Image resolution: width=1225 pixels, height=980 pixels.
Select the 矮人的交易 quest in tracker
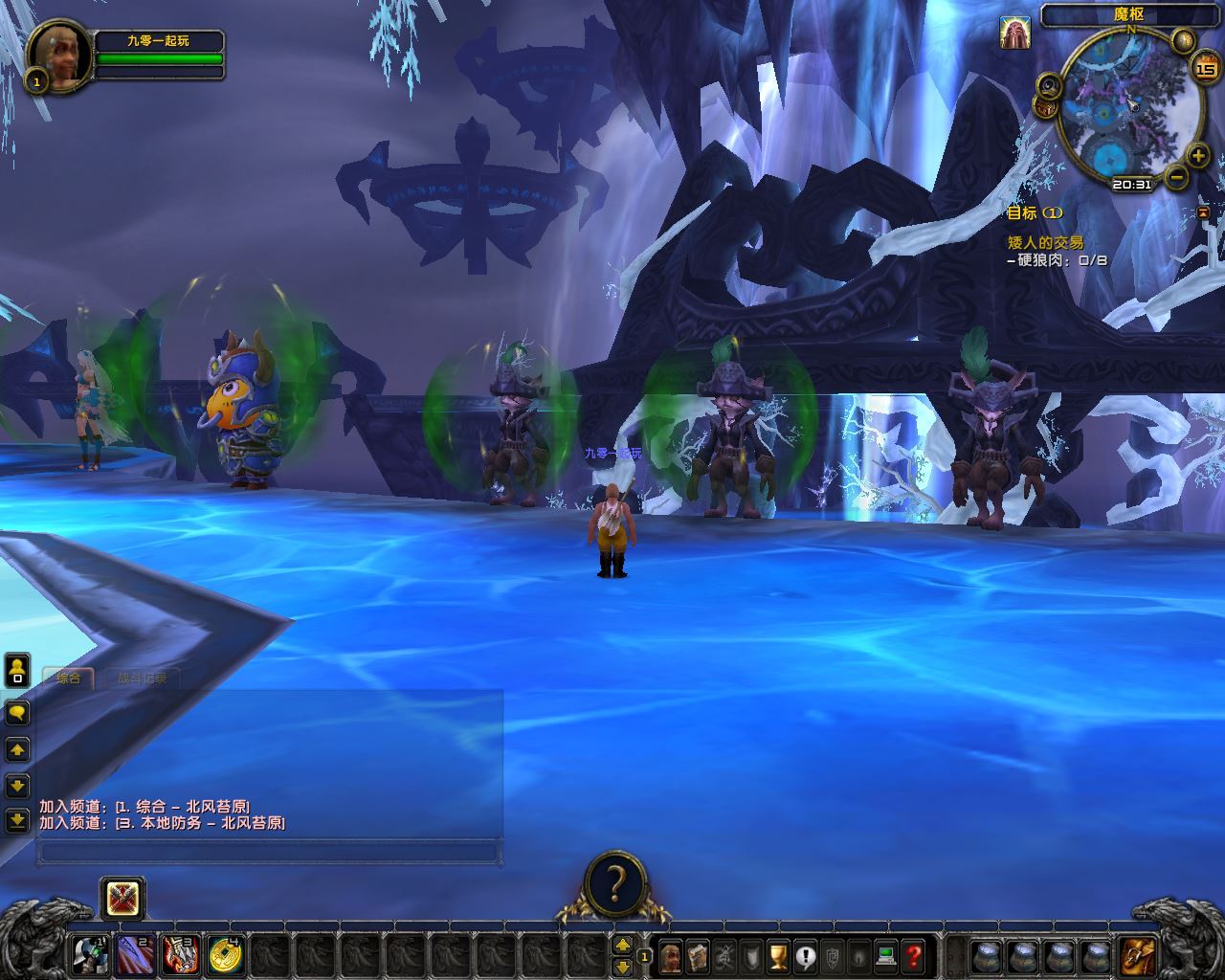[1045, 243]
